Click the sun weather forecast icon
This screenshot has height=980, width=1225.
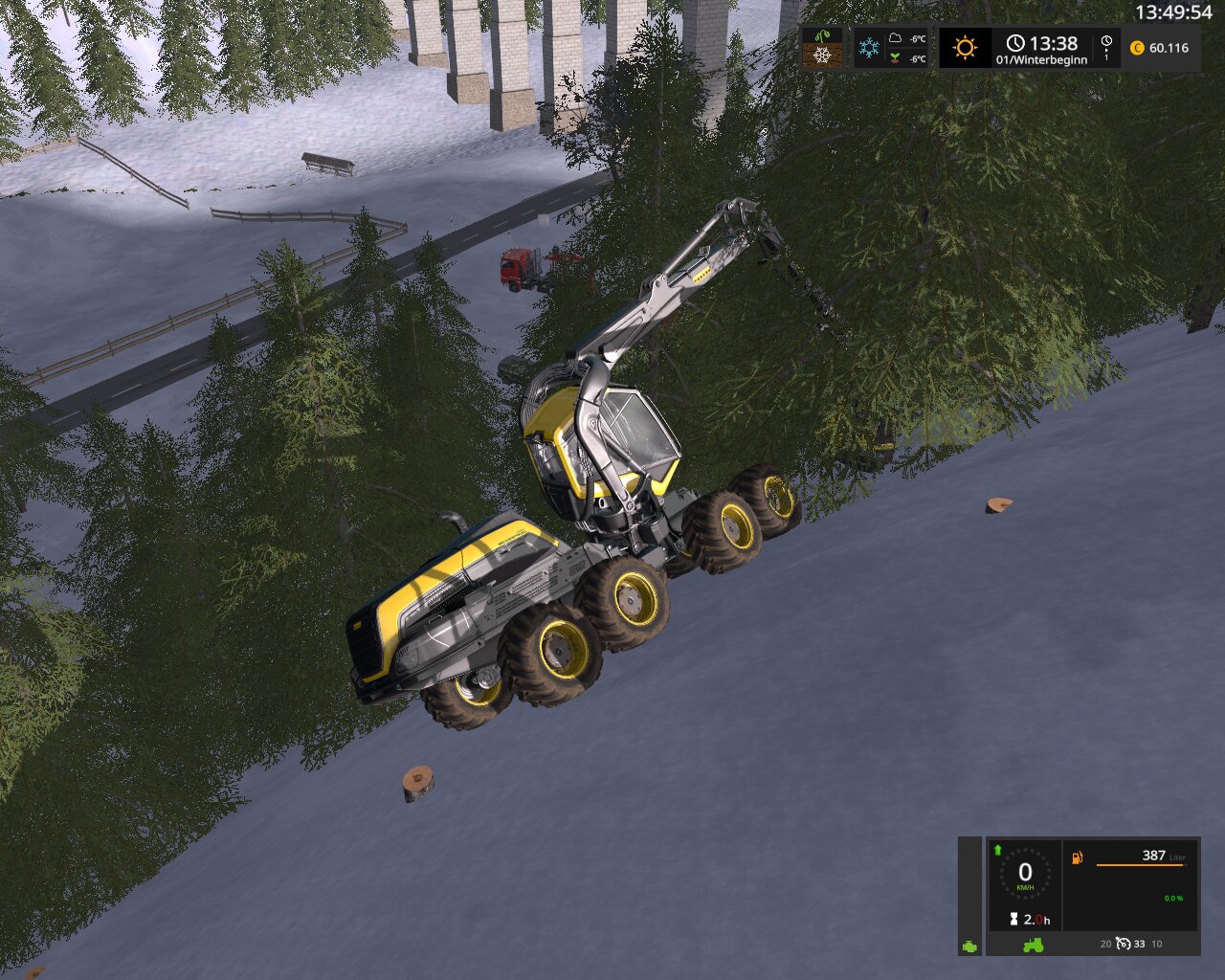(x=965, y=48)
